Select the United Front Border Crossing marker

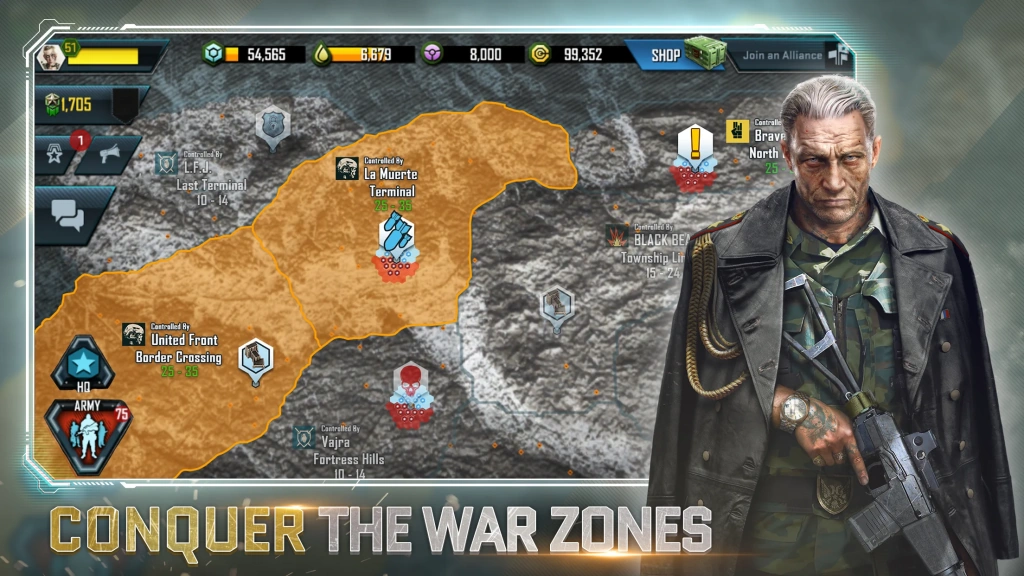click(x=256, y=358)
